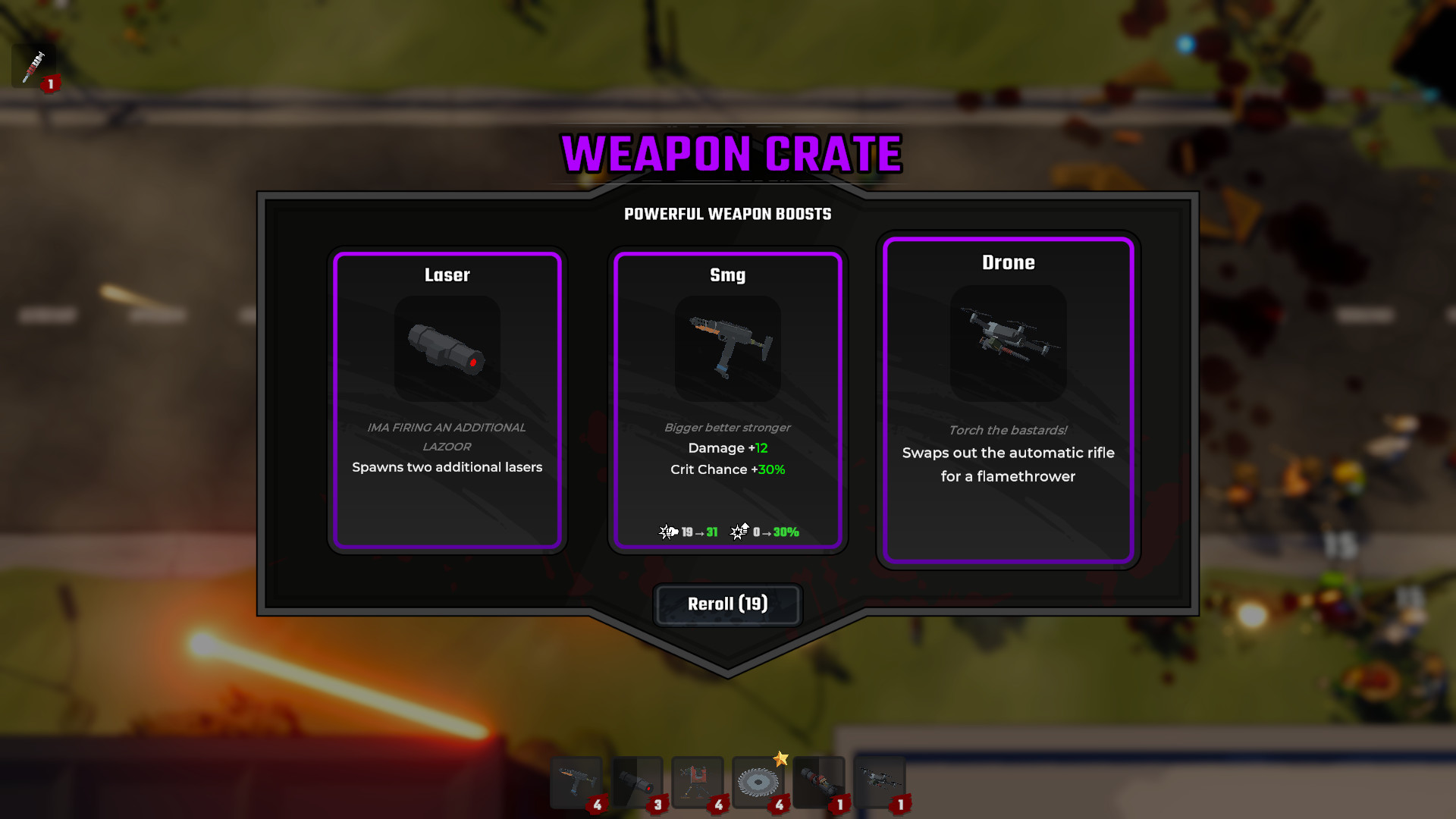Click the WEAPON CRATE title text
Screen dimensions: 1456x819
pyautogui.click(x=728, y=153)
